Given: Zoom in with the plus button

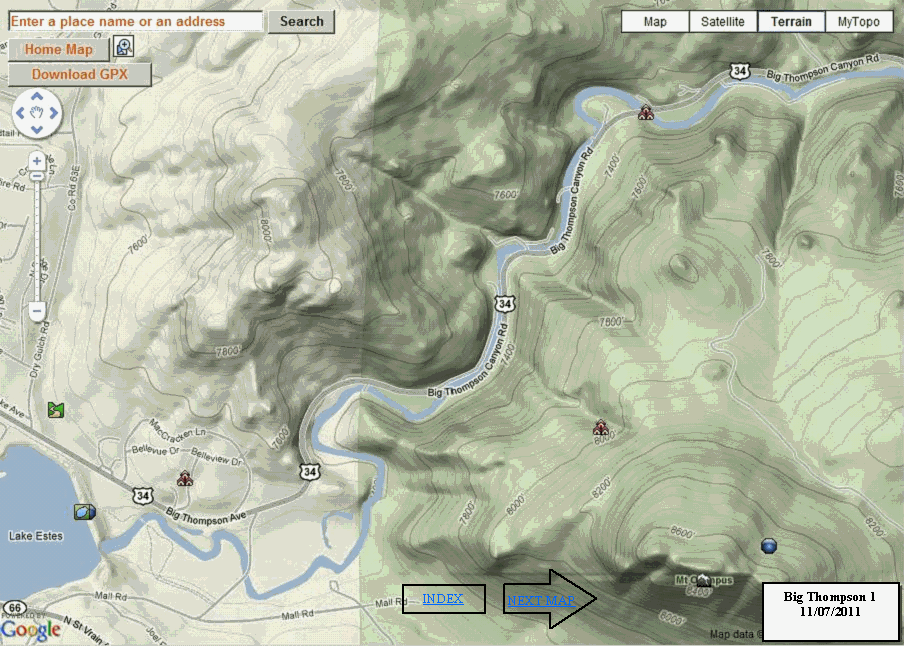Looking at the screenshot, I should 37,160.
